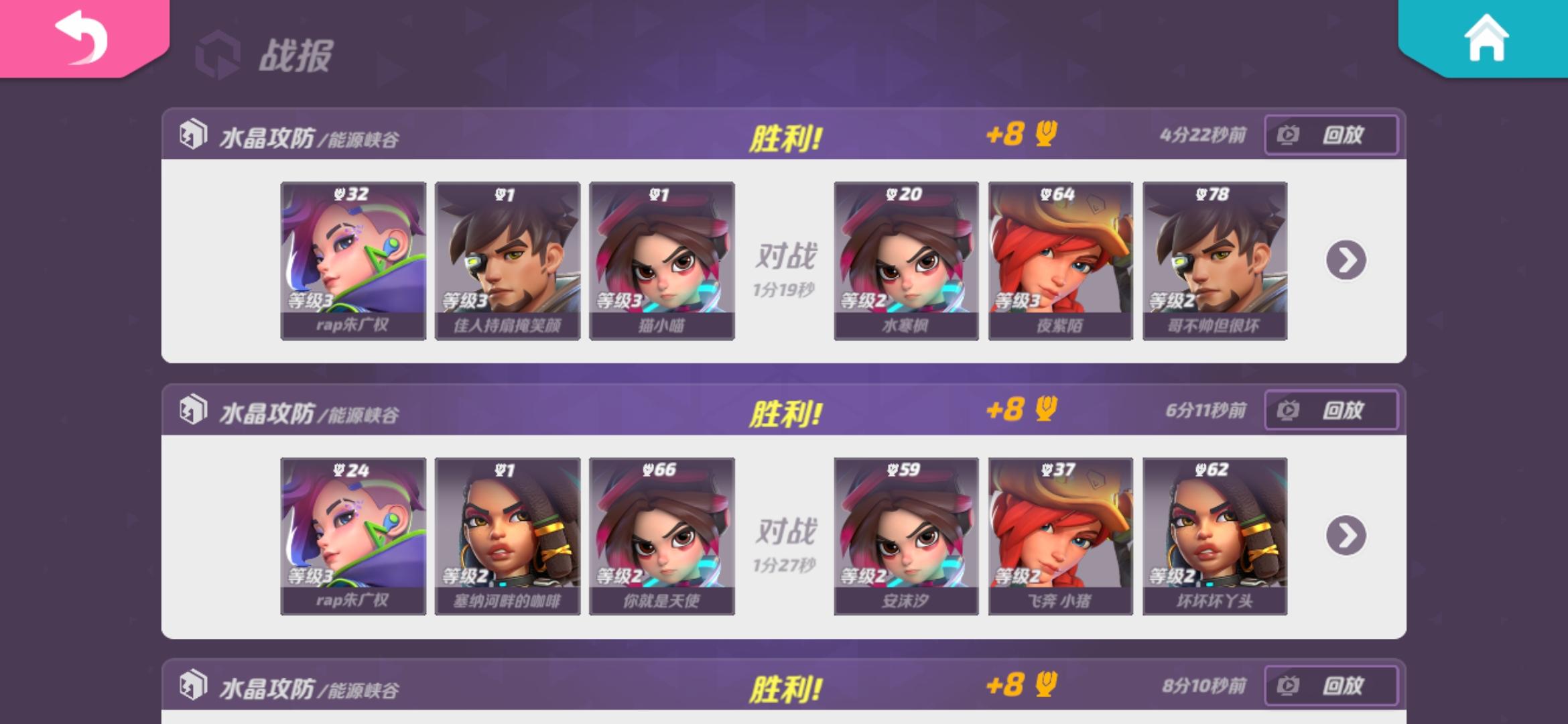This screenshot has height=724, width=1568.
Task: Click the camera replay icon on the first match
Action: [x=1287, y=135]
